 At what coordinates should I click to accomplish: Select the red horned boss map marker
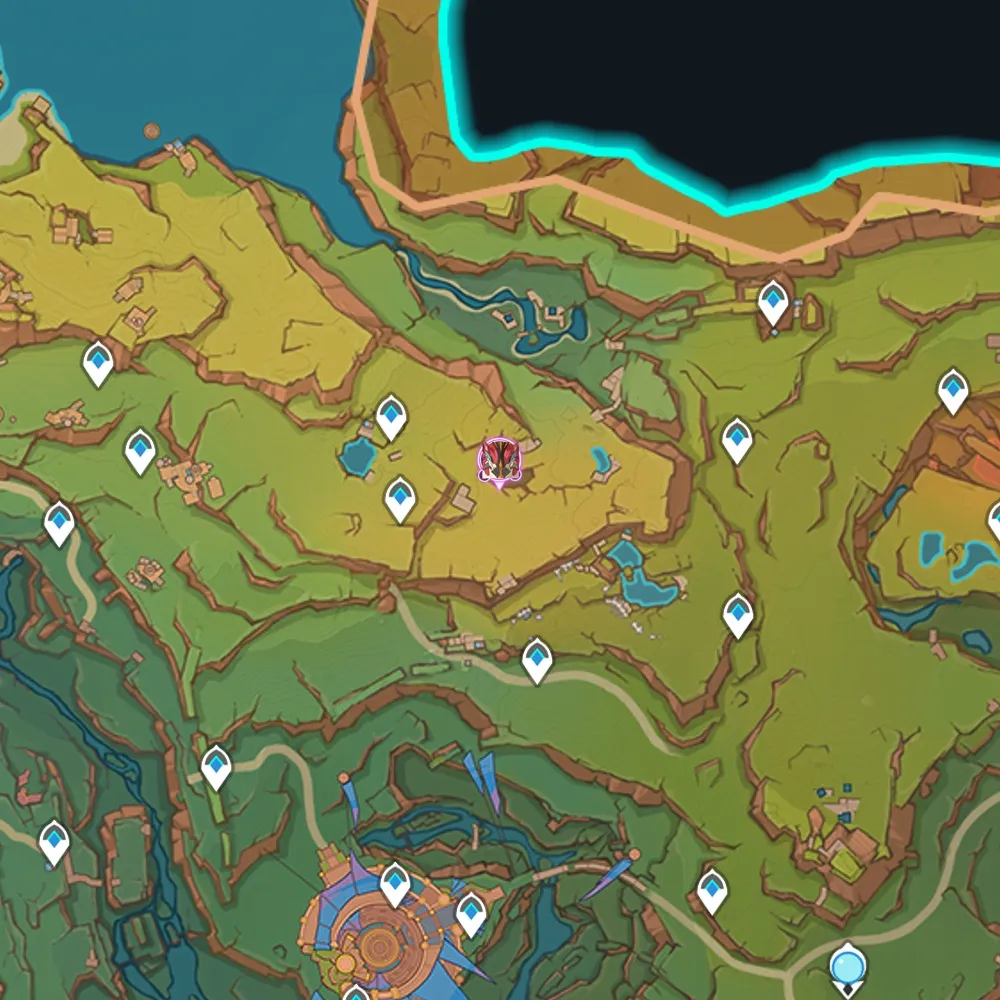pyautogui.click(x=496, y=461)
